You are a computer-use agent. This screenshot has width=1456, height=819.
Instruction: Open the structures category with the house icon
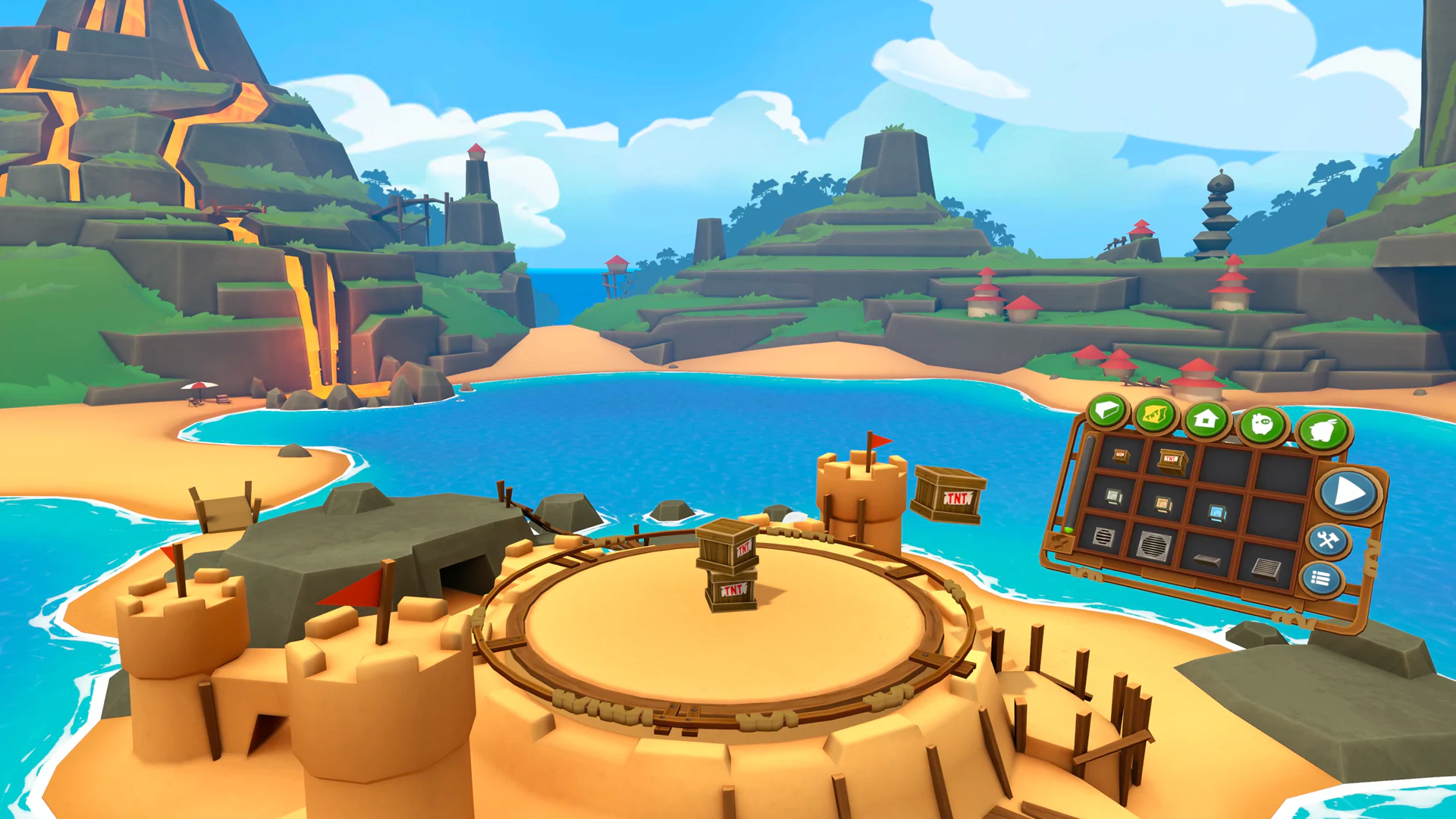click(x=1207, y=419)
